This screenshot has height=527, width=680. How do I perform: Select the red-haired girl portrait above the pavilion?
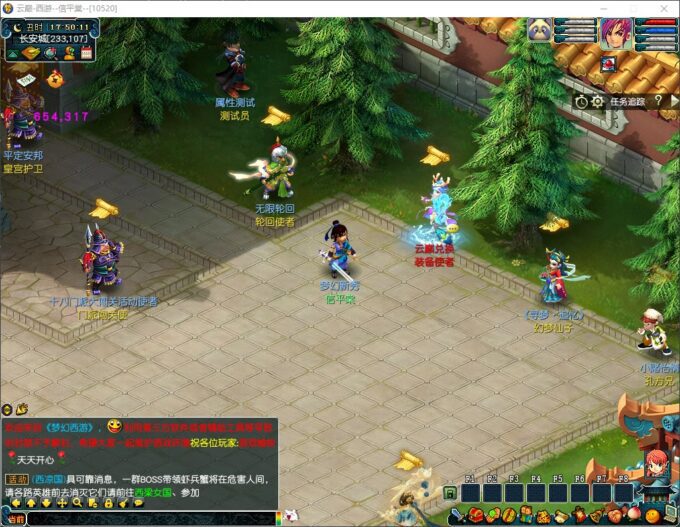(655, 464)
